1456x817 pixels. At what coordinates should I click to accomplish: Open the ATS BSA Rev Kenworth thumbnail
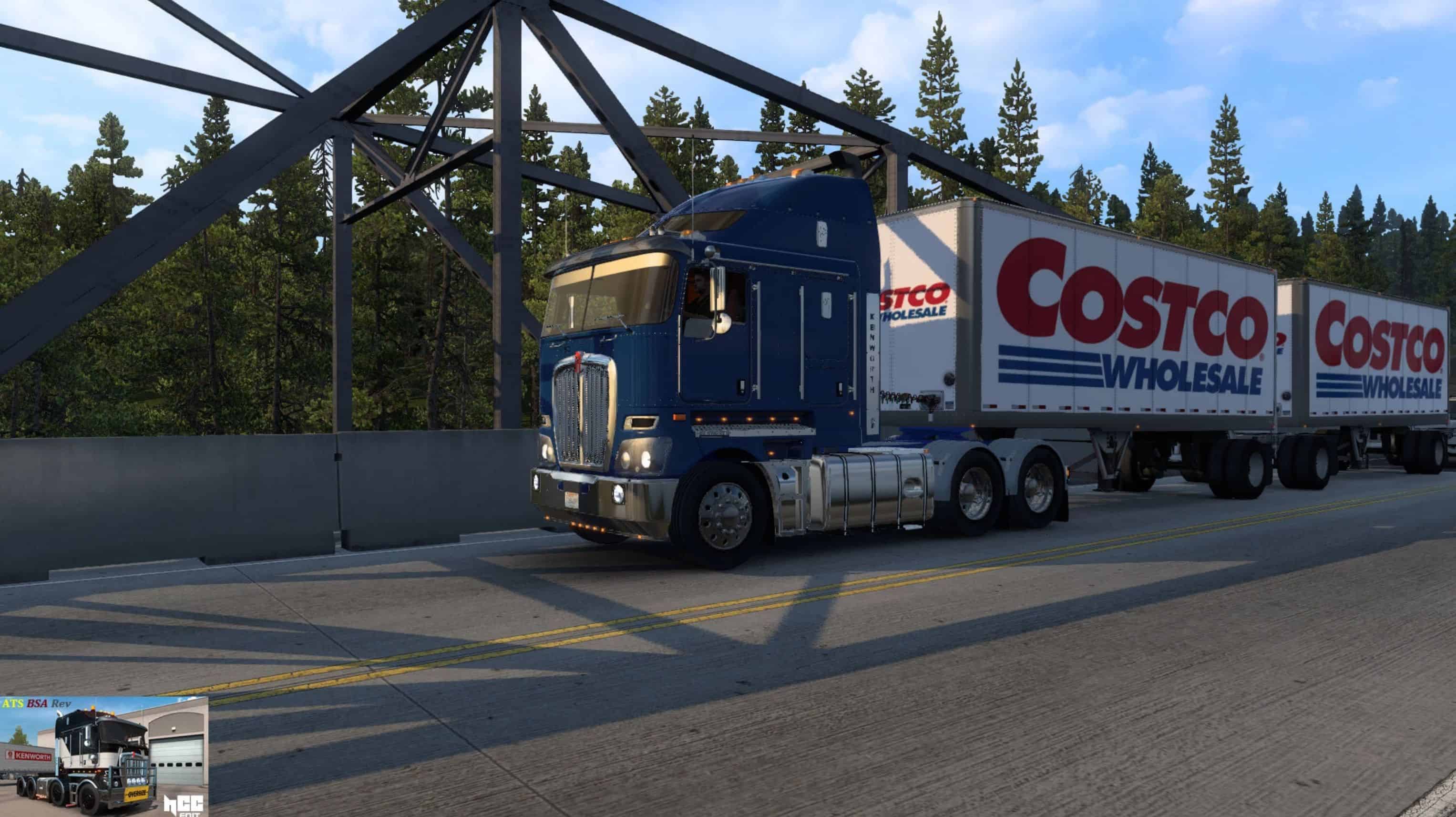(103, 756)
